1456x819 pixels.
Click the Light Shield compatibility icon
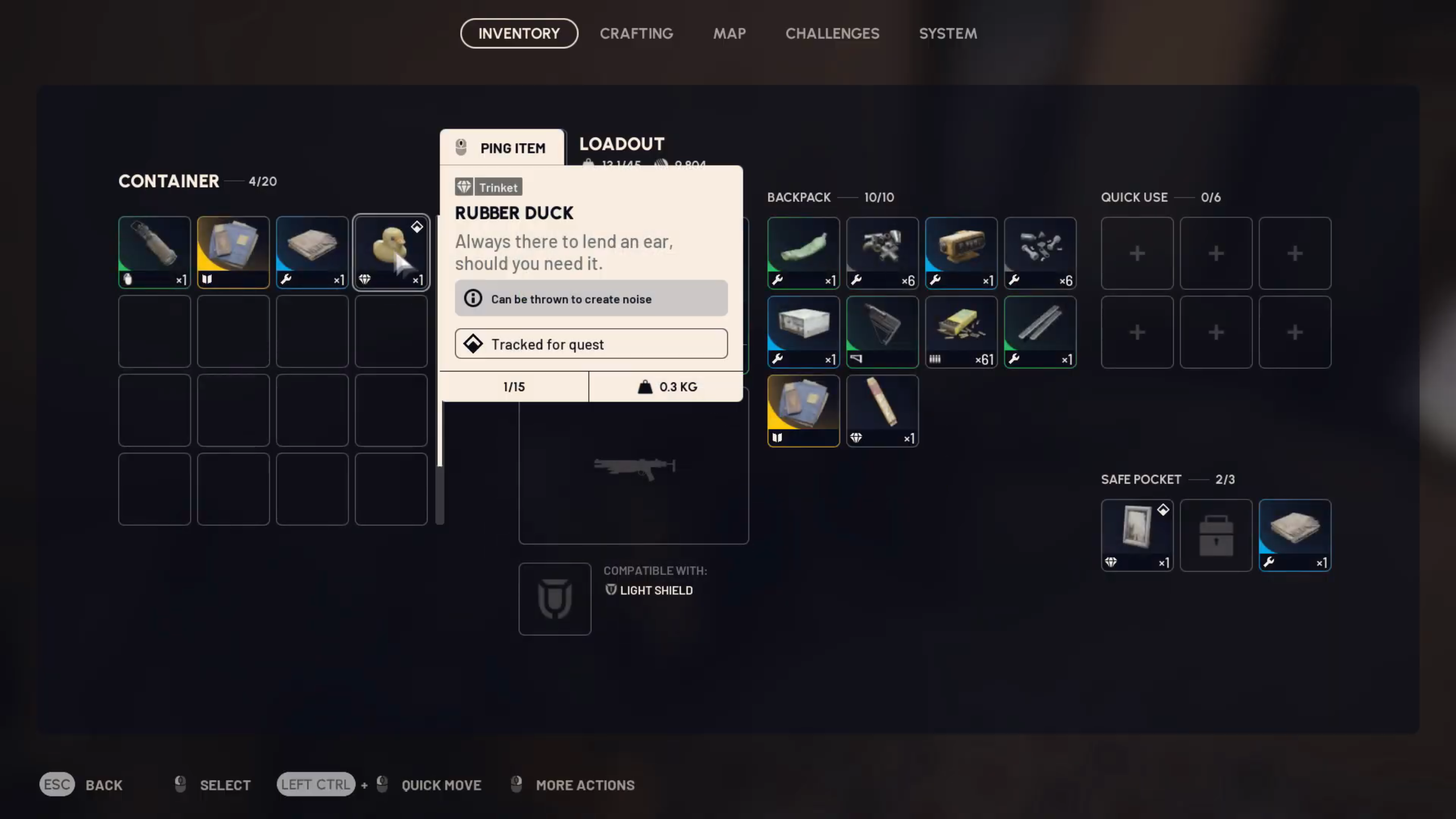555,598
